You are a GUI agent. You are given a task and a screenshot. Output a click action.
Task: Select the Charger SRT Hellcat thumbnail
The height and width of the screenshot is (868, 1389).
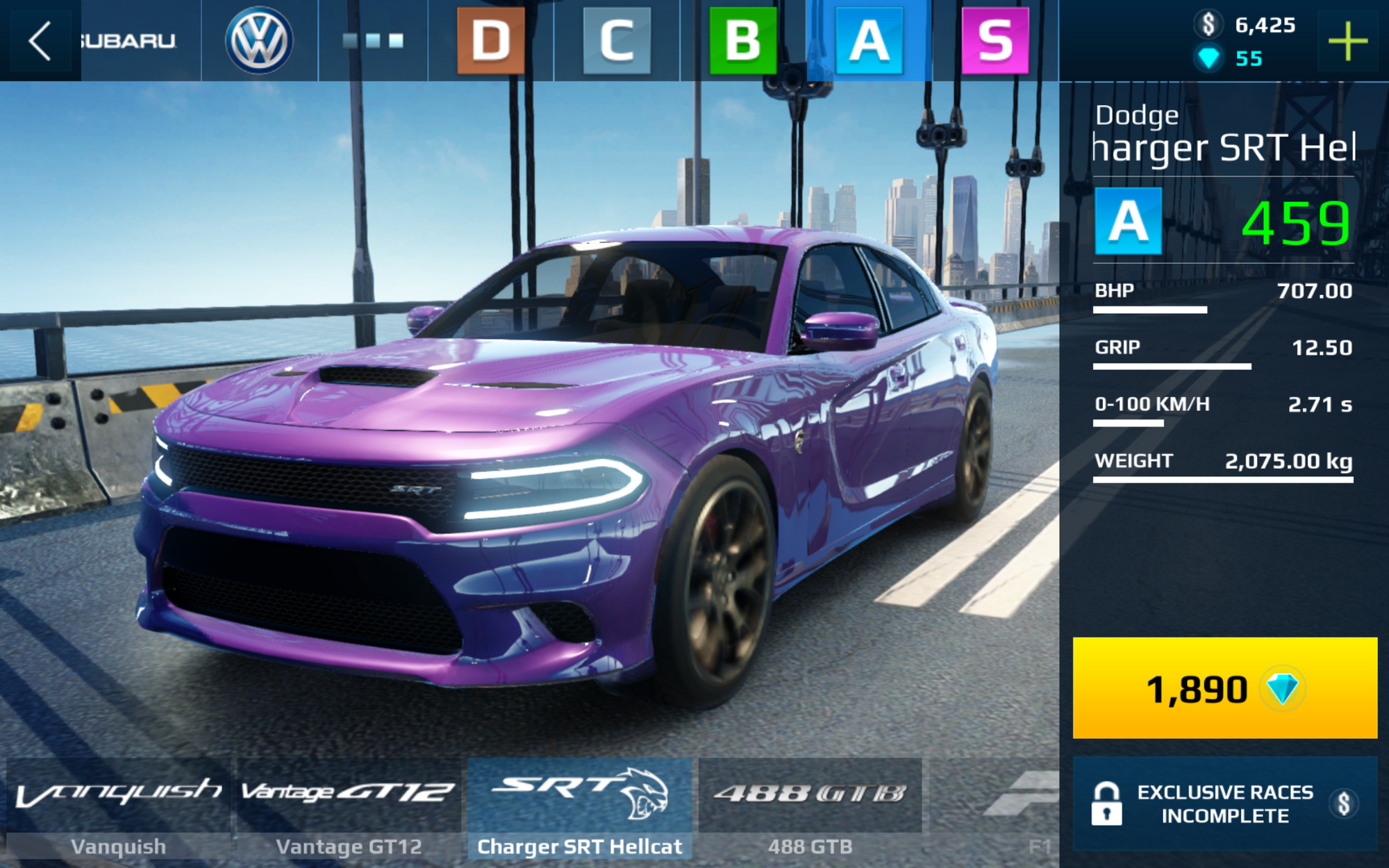pyautogui.click(x=580, y=809)
